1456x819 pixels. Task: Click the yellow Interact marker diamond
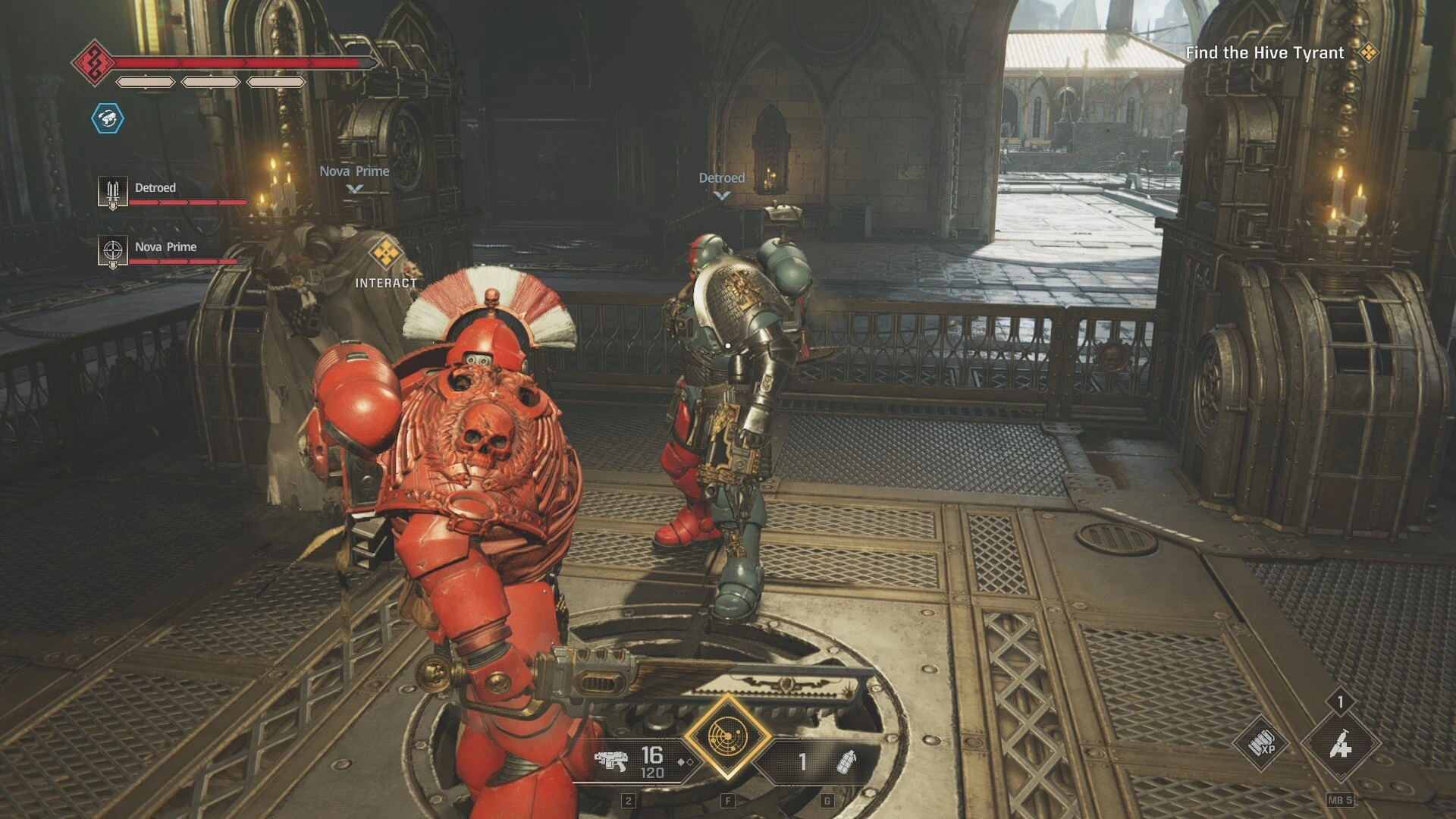386,253
